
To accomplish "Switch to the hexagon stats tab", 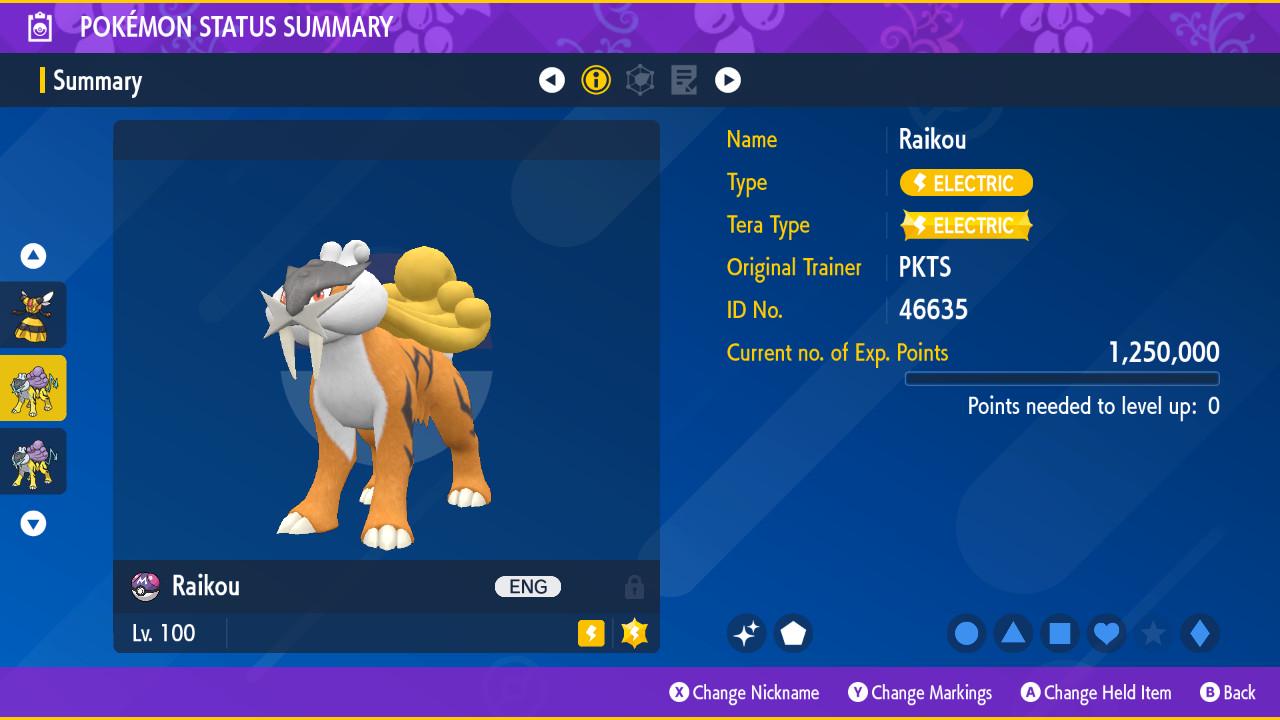I will 640,80.
